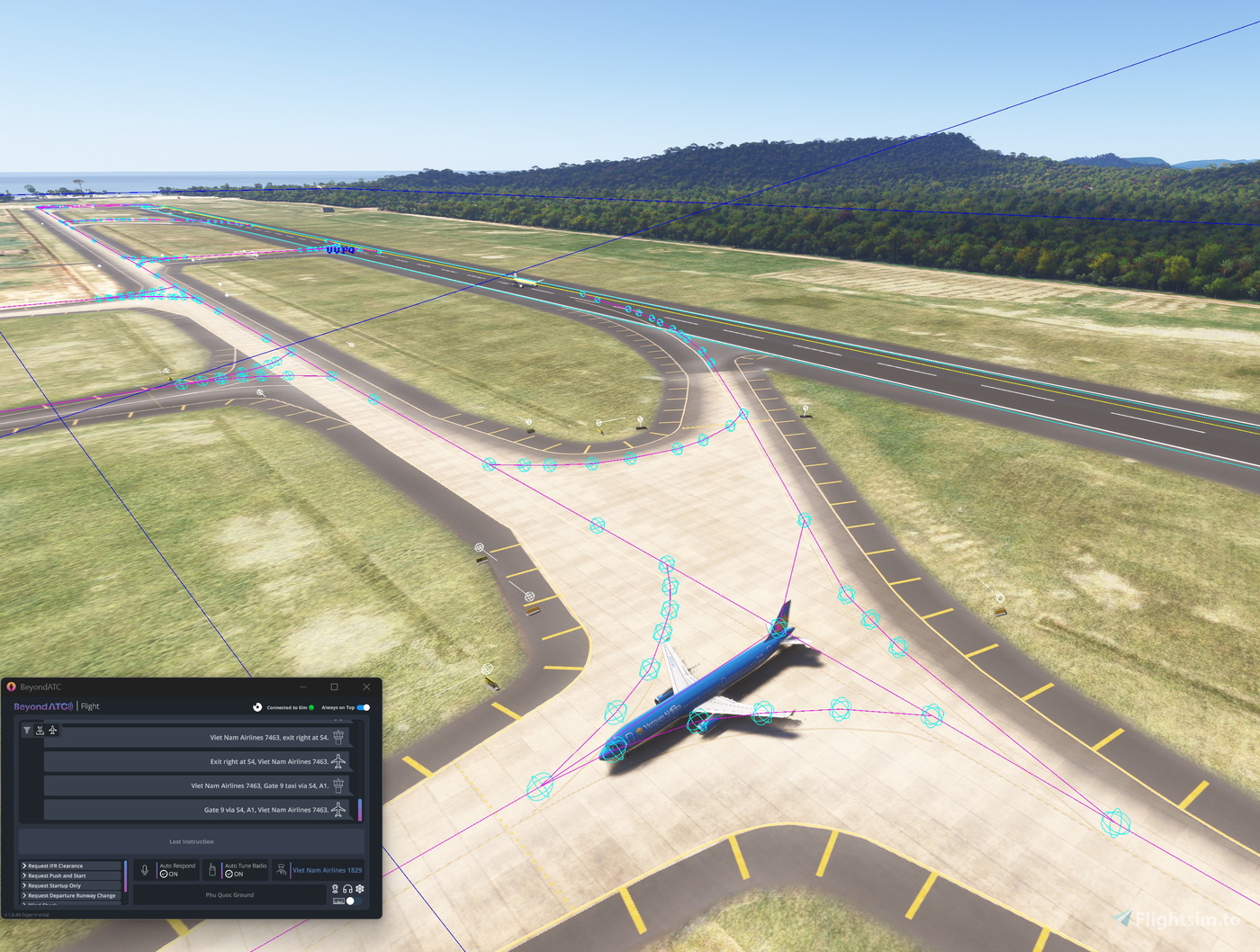The image size is (1260, 952).
Task: Toggle the Always on Top switch
Action: (362, 707)
